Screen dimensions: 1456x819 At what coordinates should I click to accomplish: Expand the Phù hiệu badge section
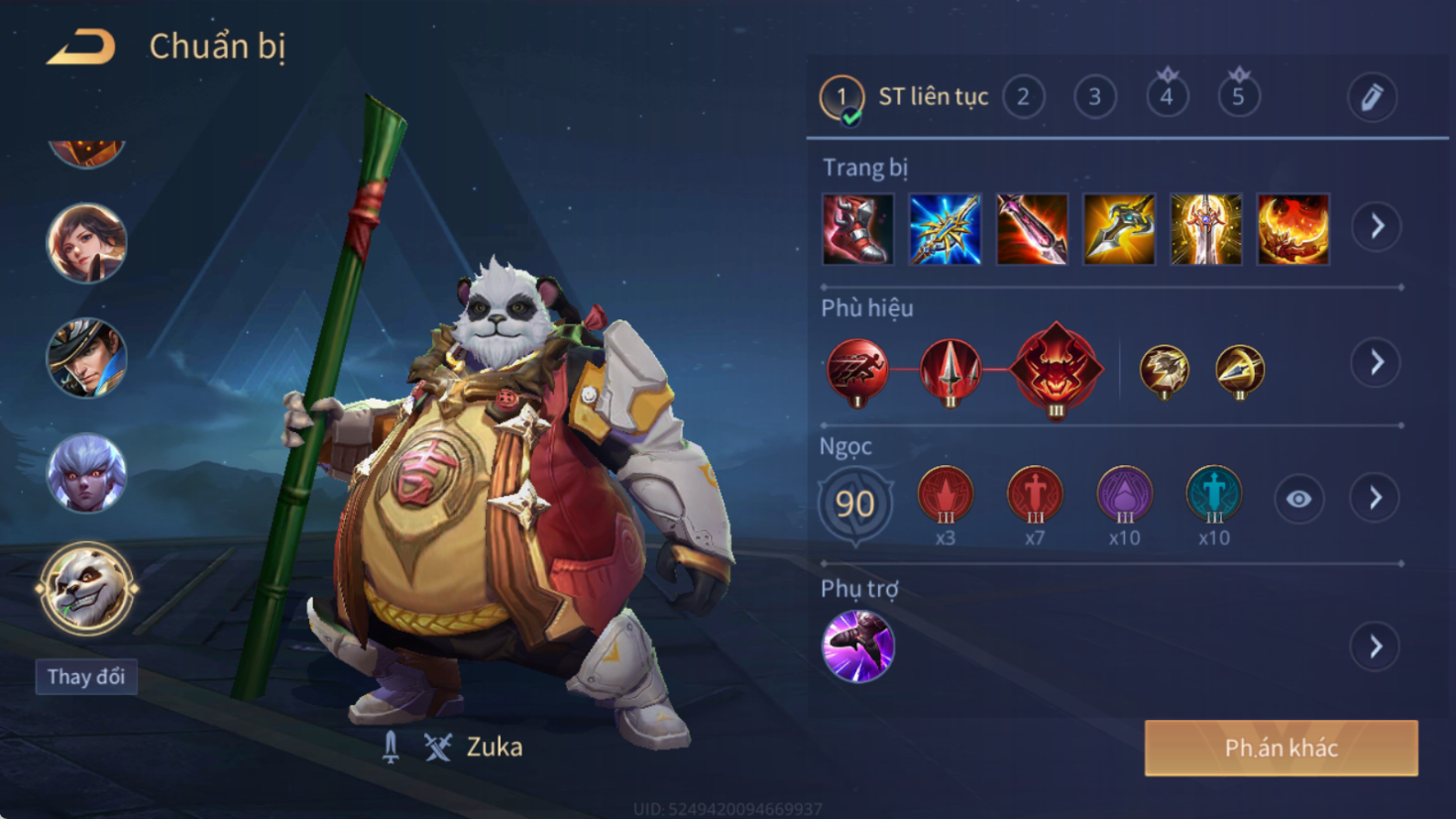[x=1377, y=363]
